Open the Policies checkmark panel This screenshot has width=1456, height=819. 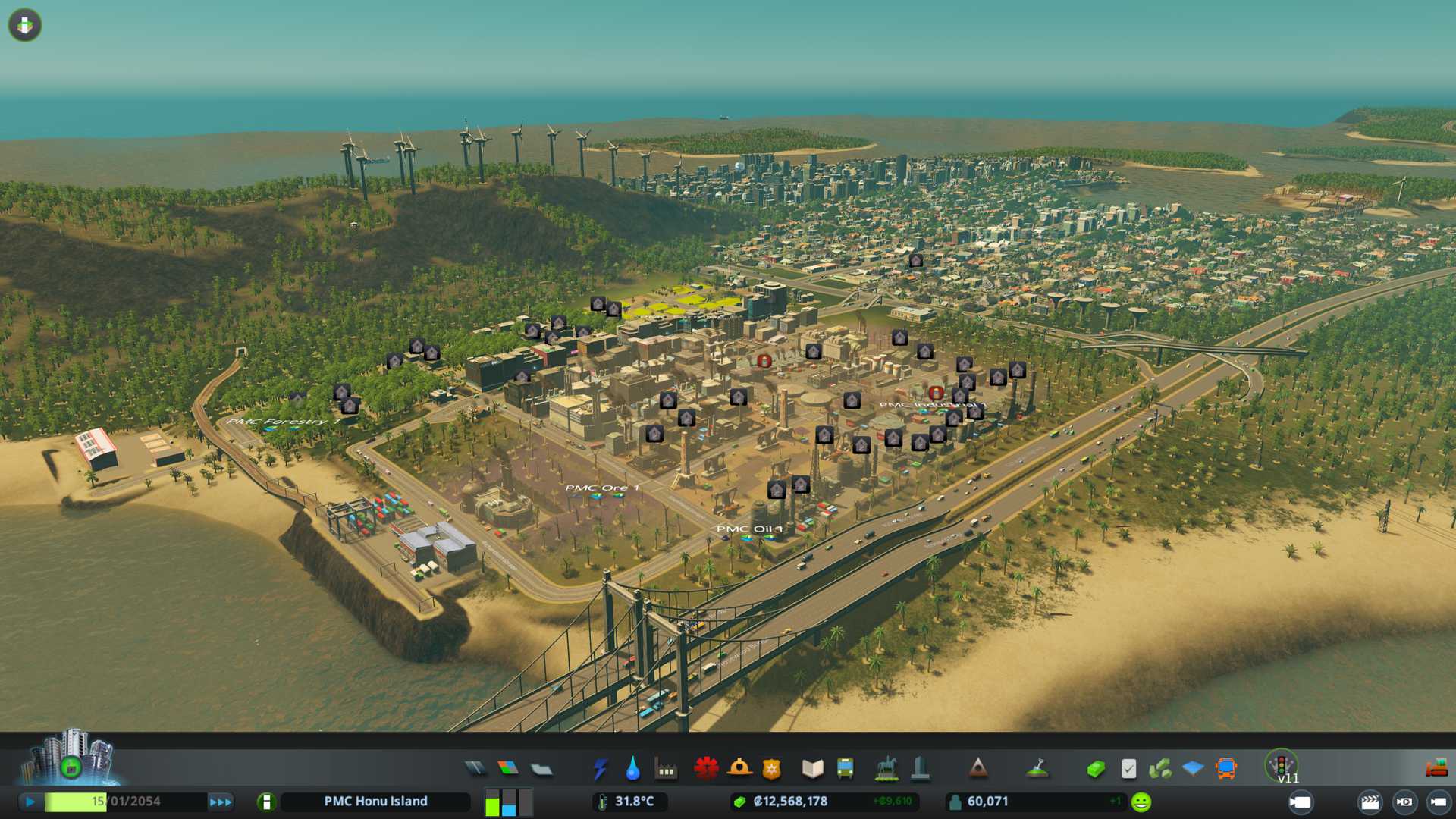1128,769
